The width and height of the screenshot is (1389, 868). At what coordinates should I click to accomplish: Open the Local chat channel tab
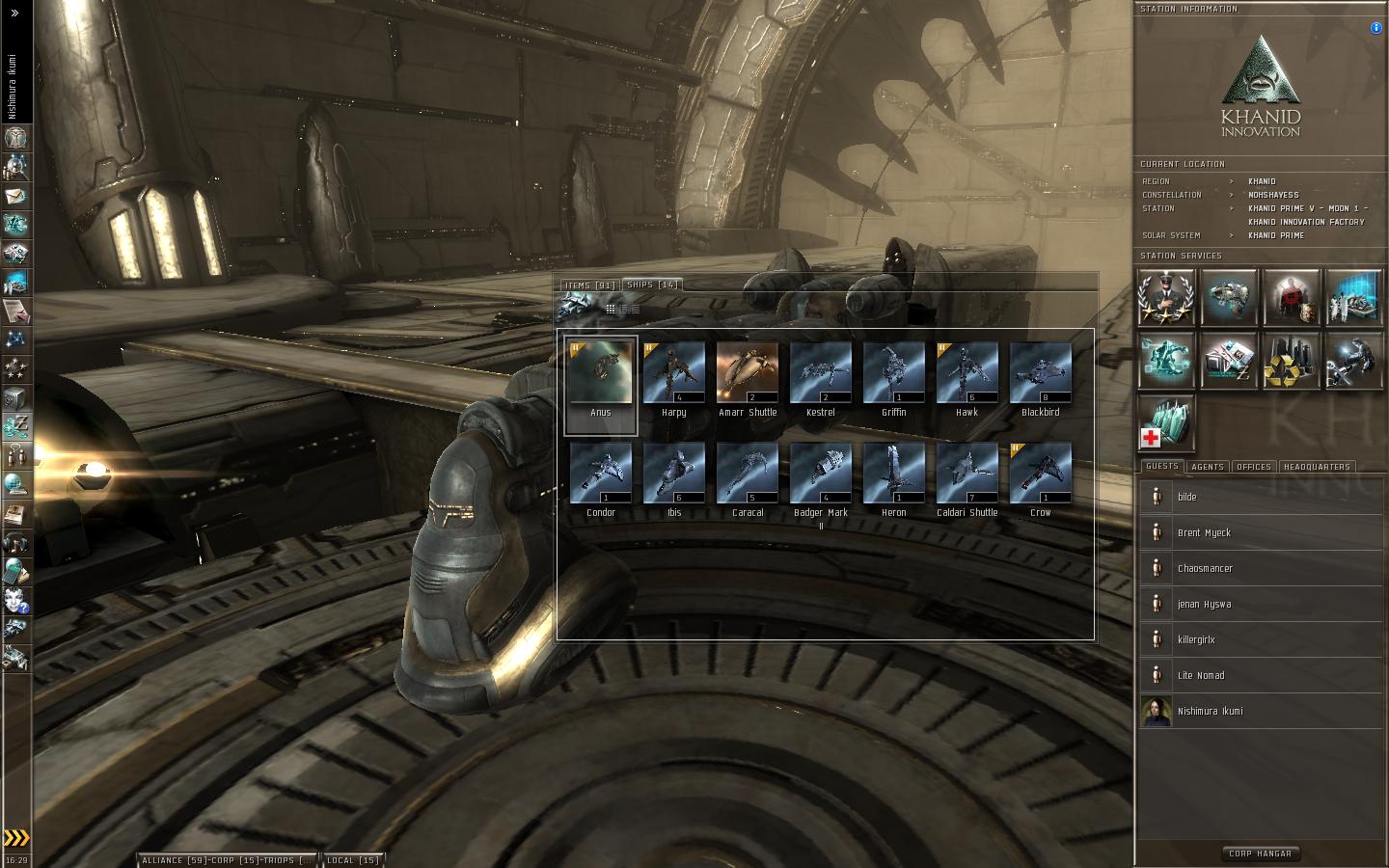(353, 860)
